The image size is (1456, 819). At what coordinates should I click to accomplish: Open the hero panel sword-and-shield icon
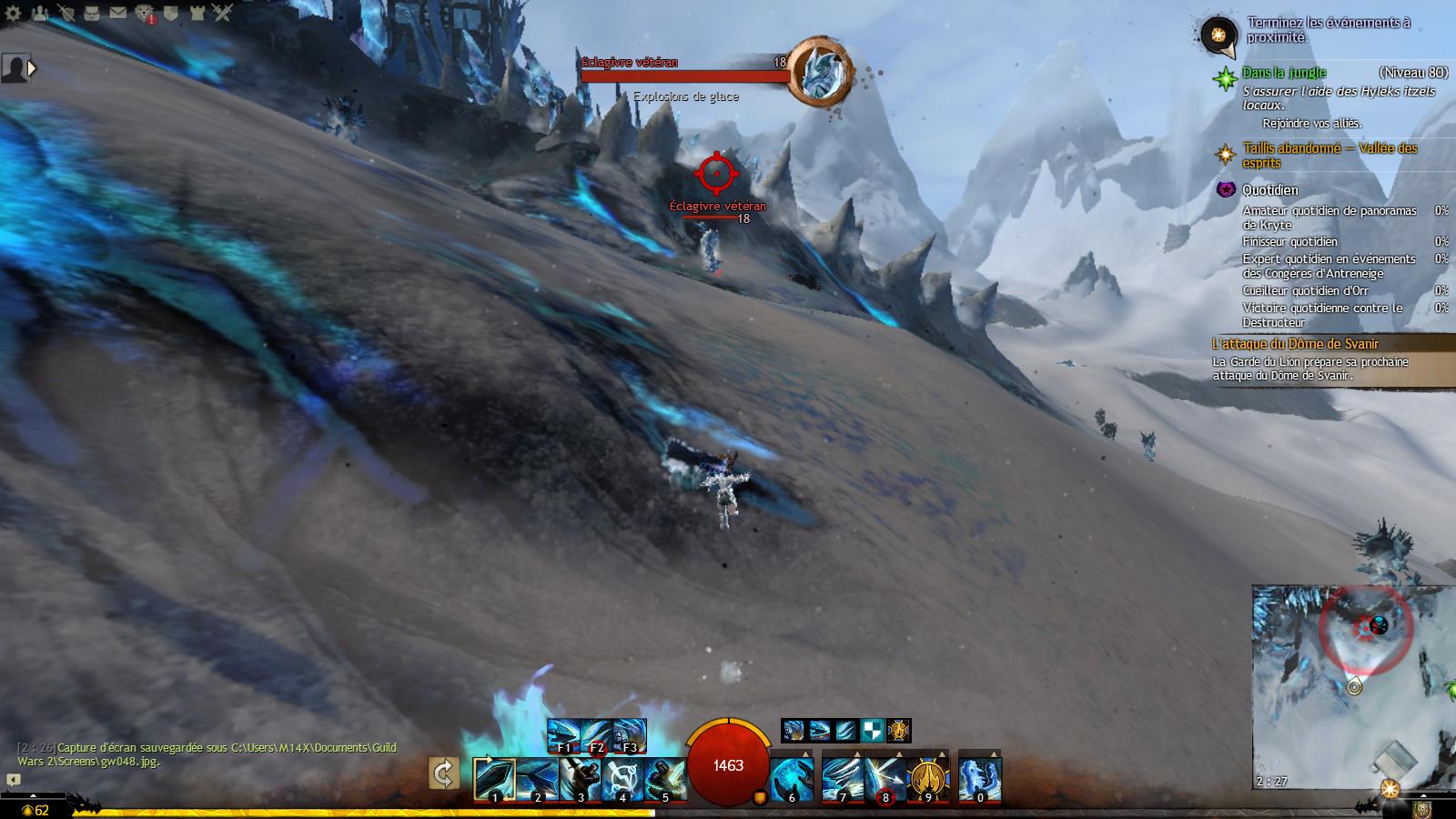(66, 13)
